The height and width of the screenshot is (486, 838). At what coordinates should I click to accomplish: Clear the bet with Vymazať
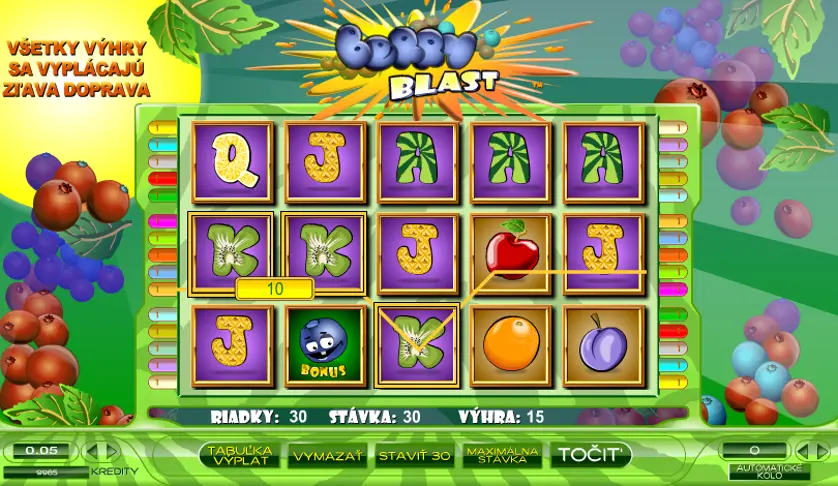[x=326, y=455]
